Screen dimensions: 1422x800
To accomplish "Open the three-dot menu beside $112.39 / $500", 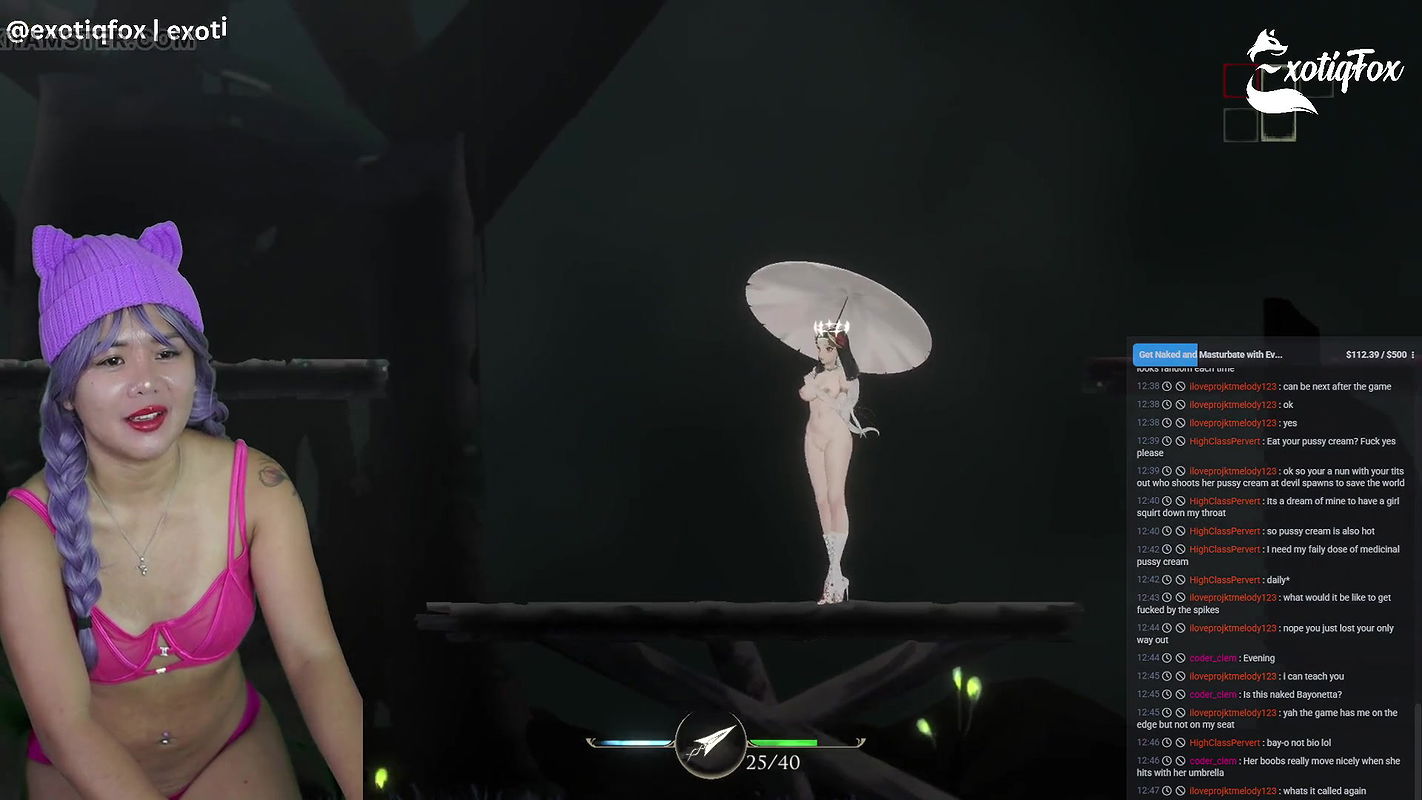I will pyautogui.click(x=1411, y=354).
